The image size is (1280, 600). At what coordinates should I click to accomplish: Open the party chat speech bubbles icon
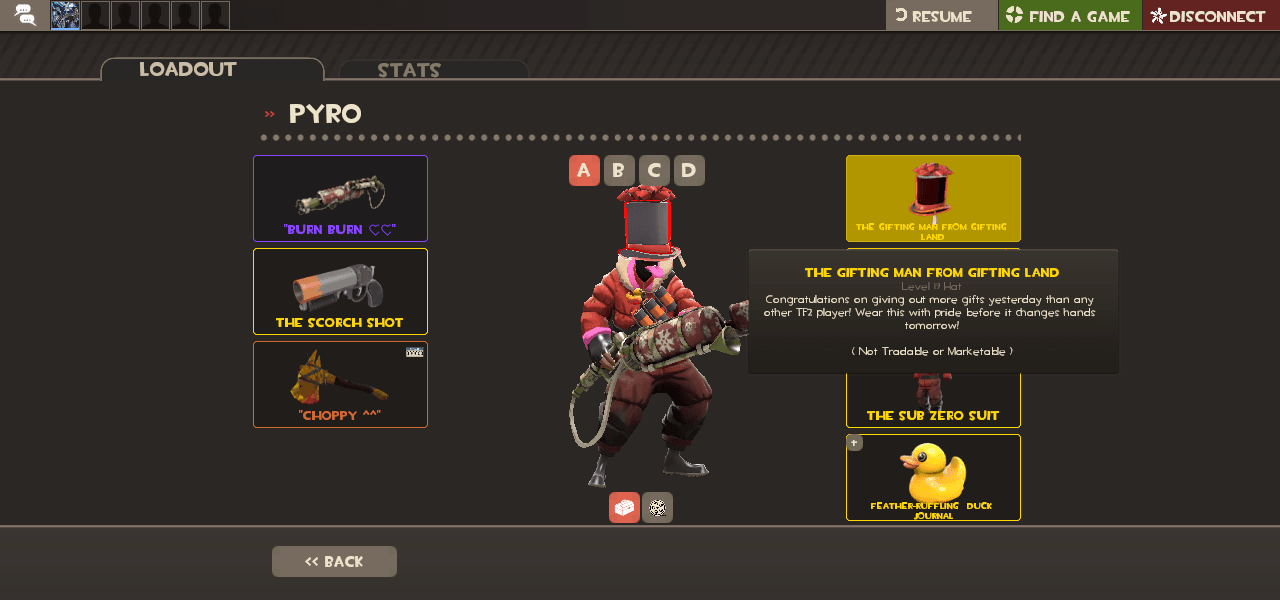coord(25,15)
